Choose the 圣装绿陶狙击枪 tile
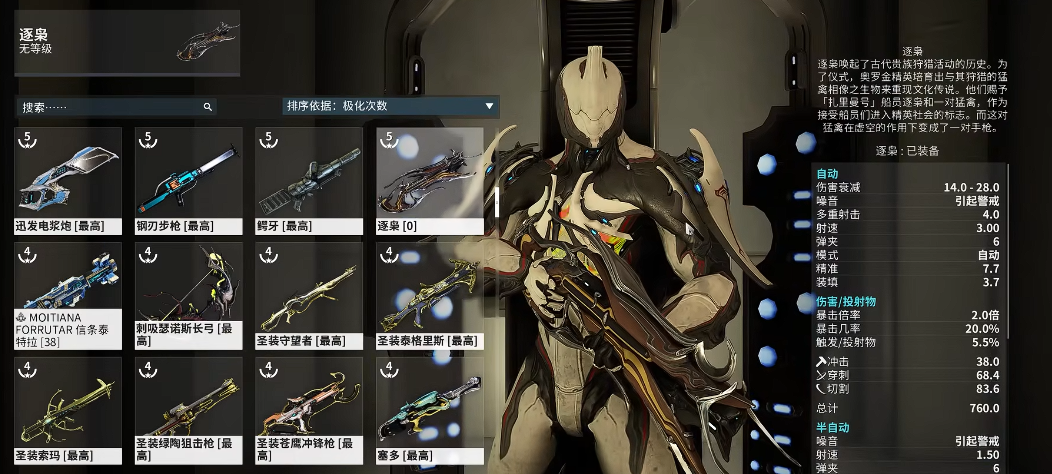 [188, 410]
